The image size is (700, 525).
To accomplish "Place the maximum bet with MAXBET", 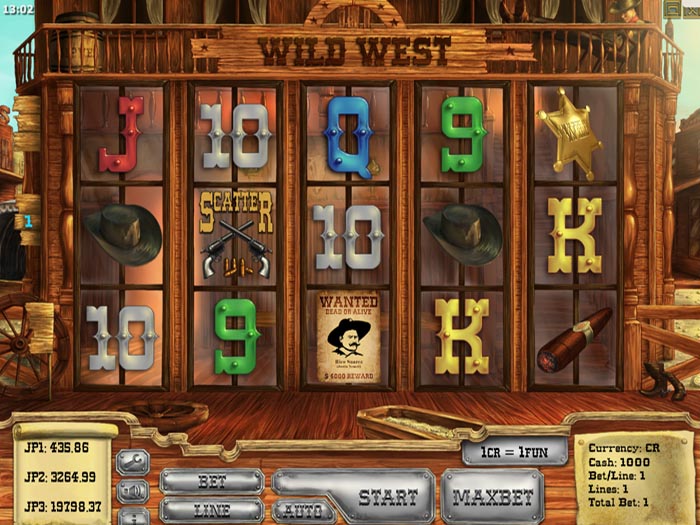I will pos(491,496).
